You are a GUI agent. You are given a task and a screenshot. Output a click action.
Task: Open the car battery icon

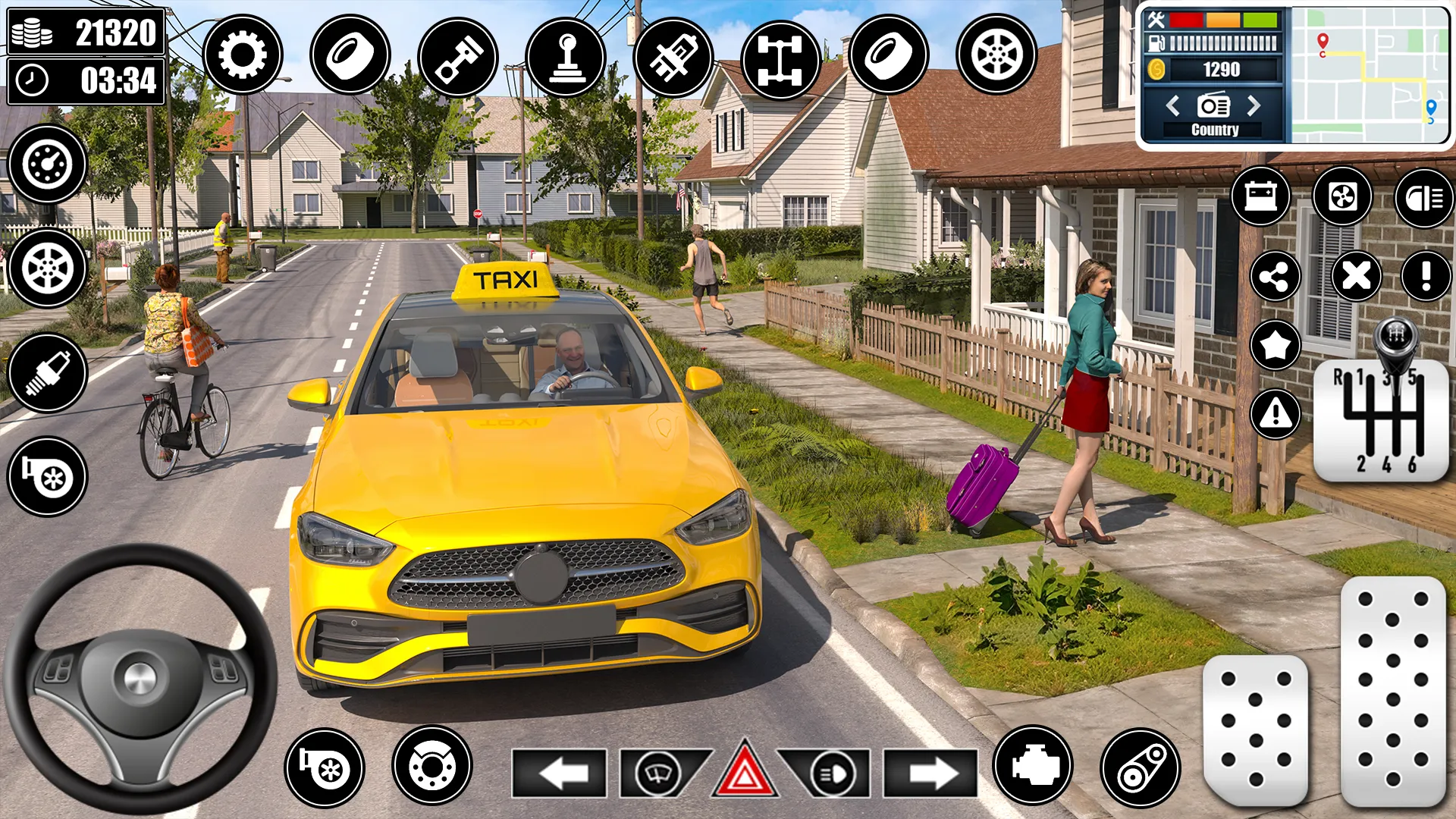(x=1260, y=196)
